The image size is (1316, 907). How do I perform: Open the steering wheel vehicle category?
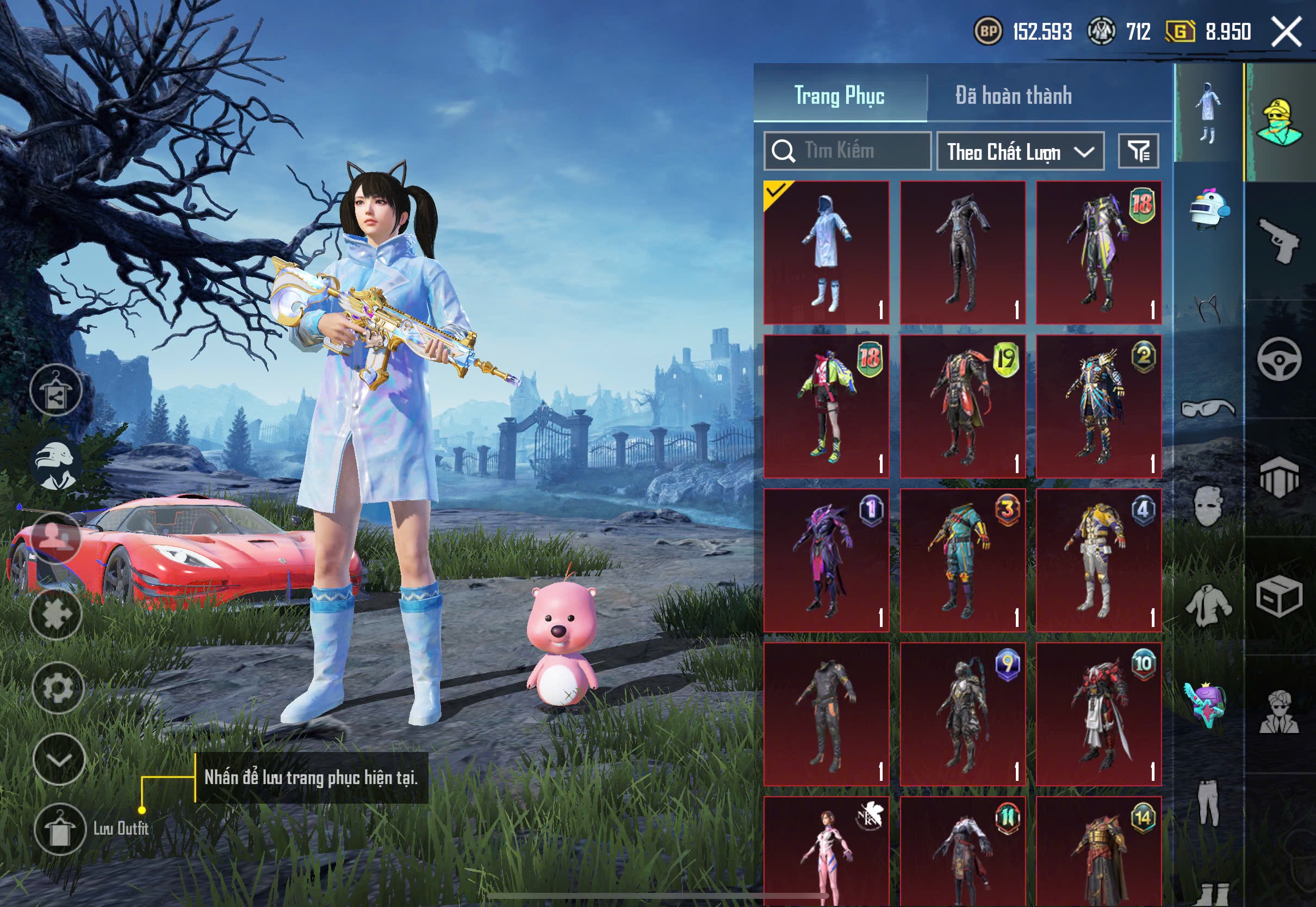pos(1278,358)
